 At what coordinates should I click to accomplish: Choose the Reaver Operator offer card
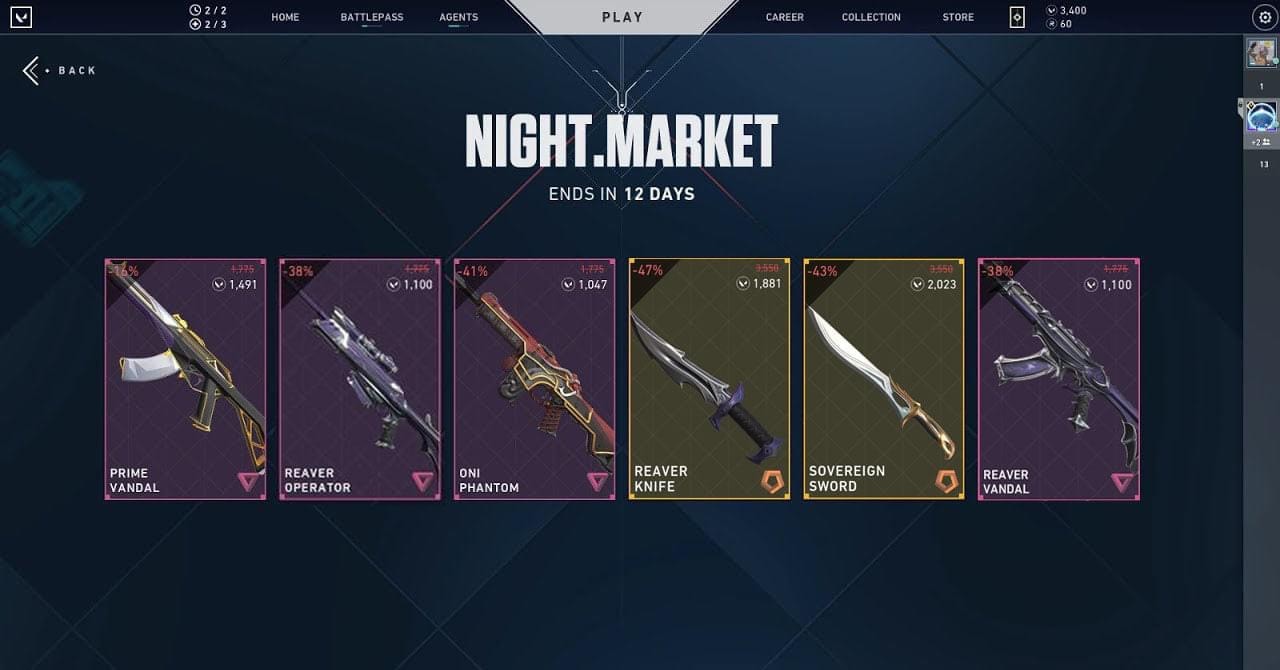(360, 379)
